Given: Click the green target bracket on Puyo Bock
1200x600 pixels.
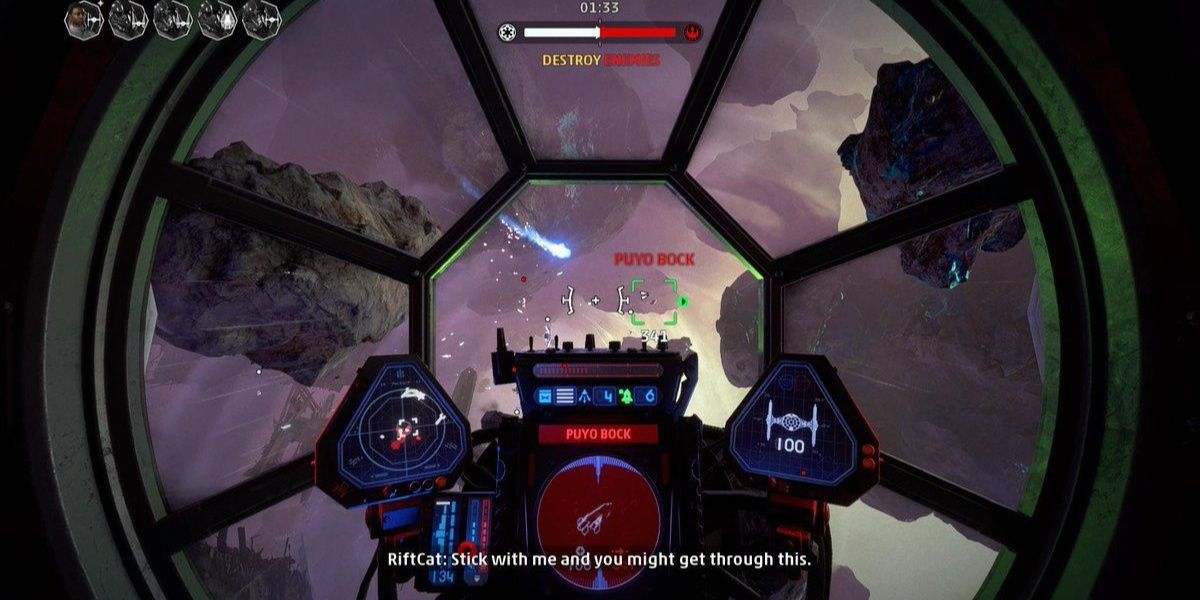Looking at the screenshot, I should [x=654, y=302].
